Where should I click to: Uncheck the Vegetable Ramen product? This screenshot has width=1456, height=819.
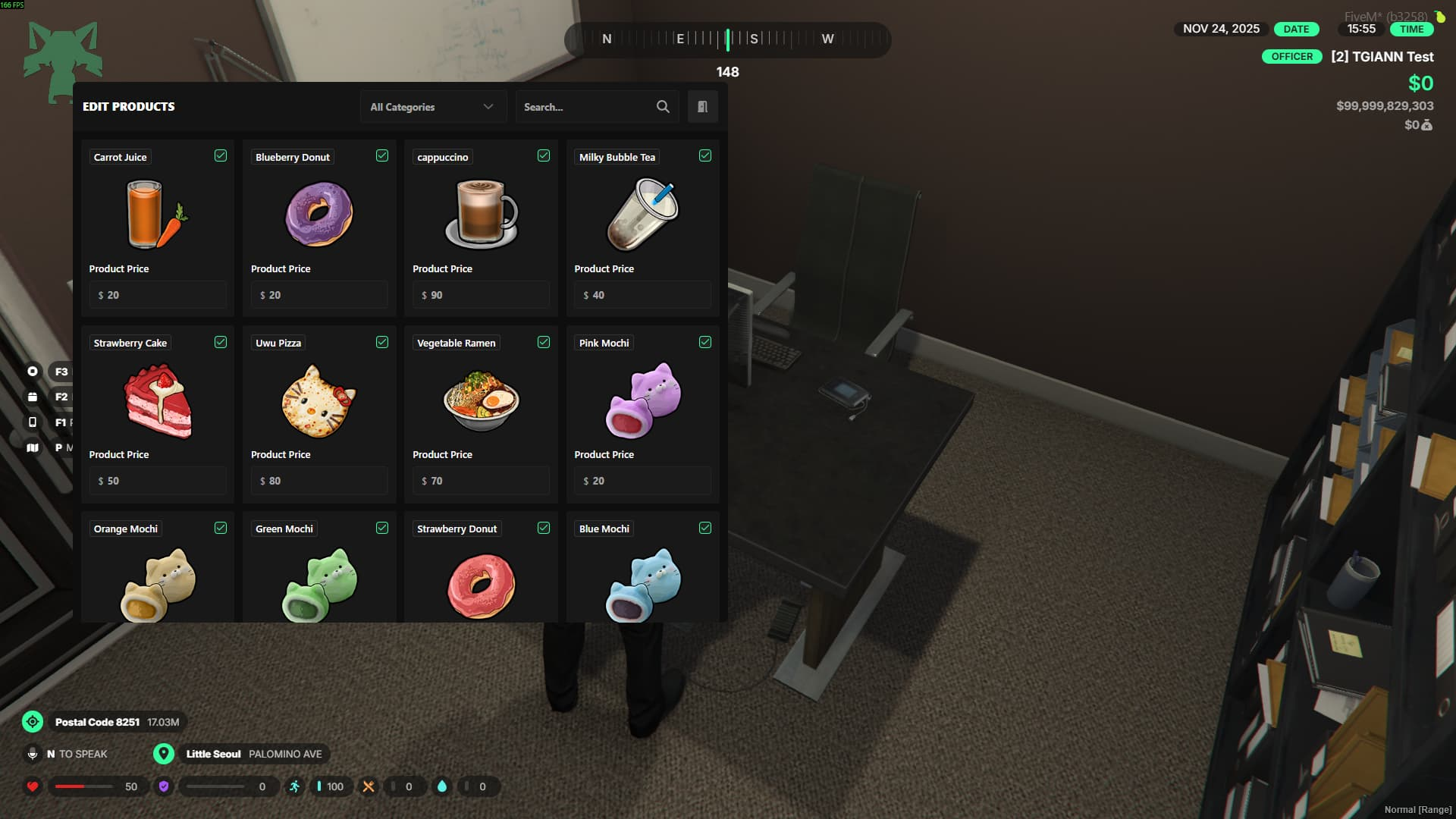pyautogui.click(x=544, y=342)
